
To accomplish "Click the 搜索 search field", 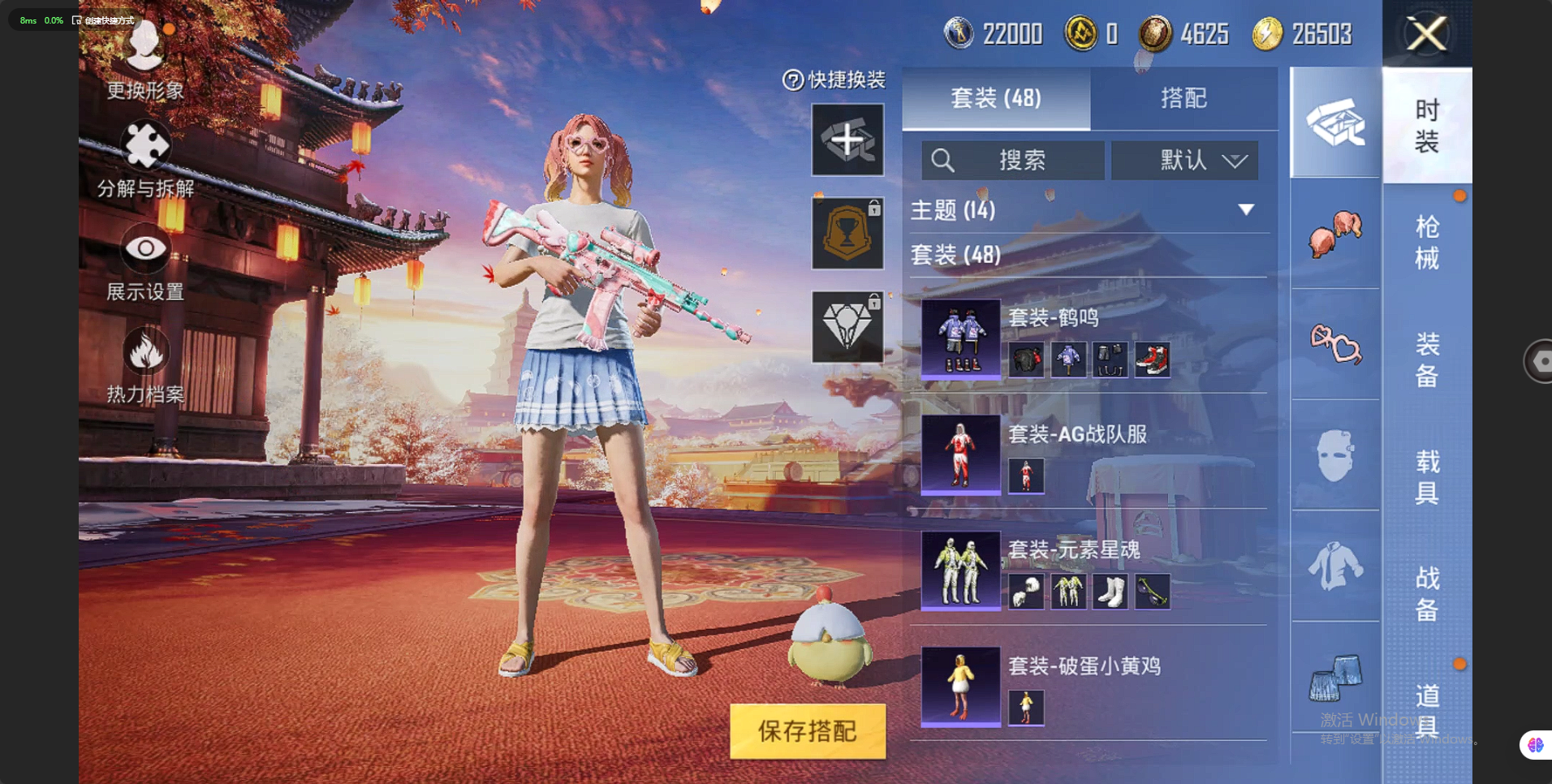I will pos(1012,160).
